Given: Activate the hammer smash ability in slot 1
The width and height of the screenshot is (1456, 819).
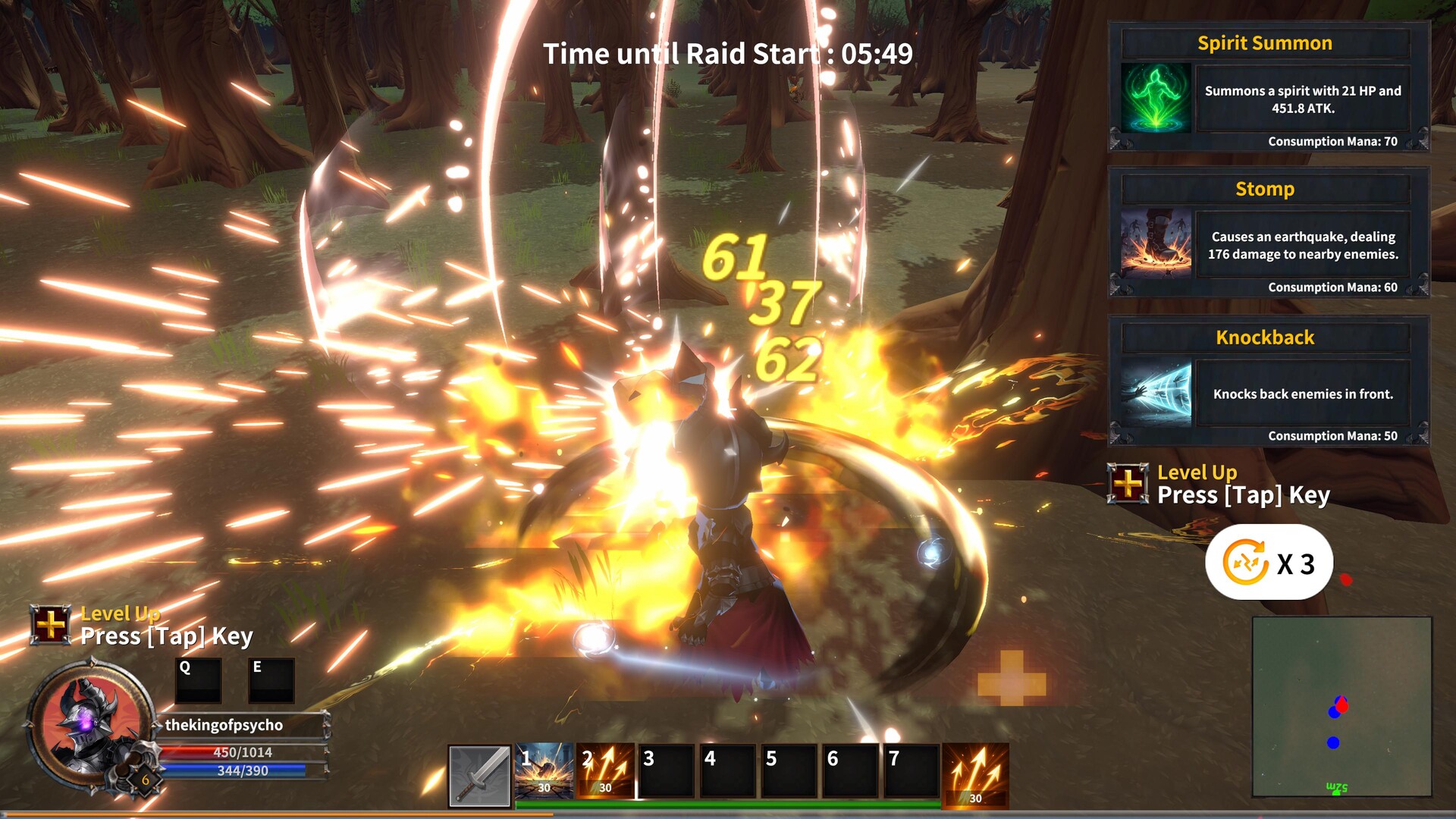Looking at the screenshot, I should tap(544, 771).
